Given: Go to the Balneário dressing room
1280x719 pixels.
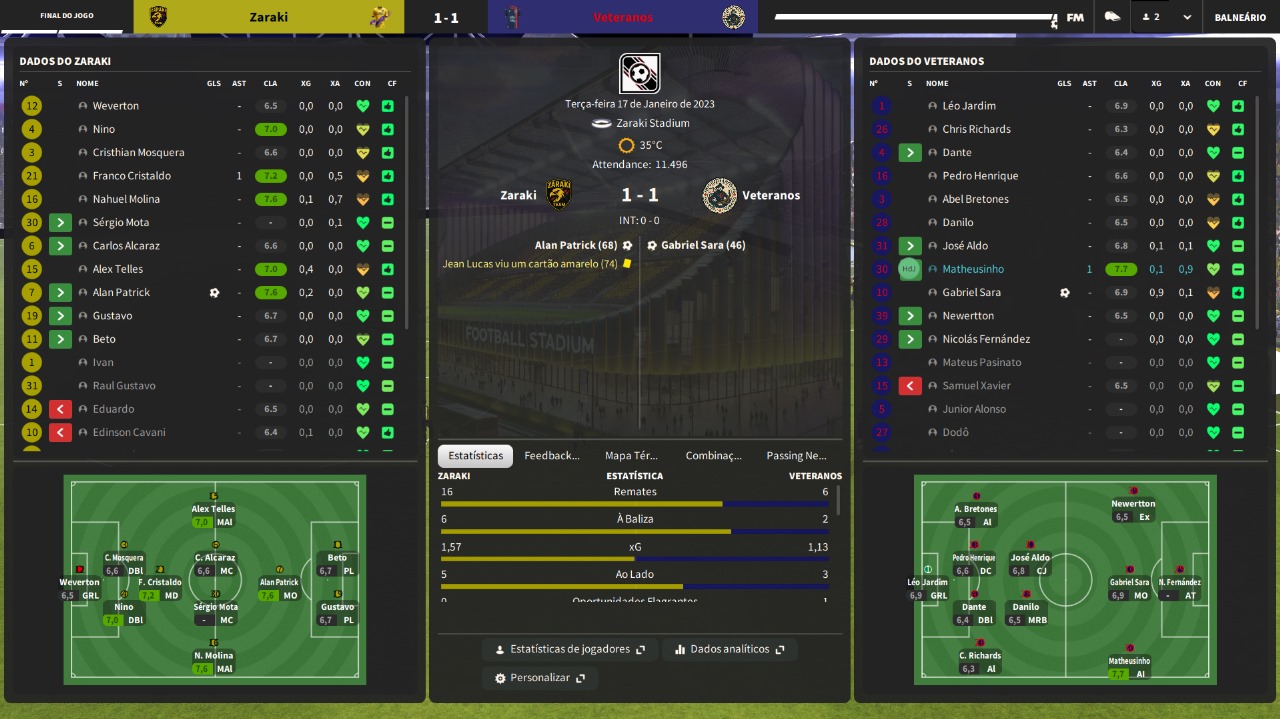Looking at the screenshot, I should 1240,17.
